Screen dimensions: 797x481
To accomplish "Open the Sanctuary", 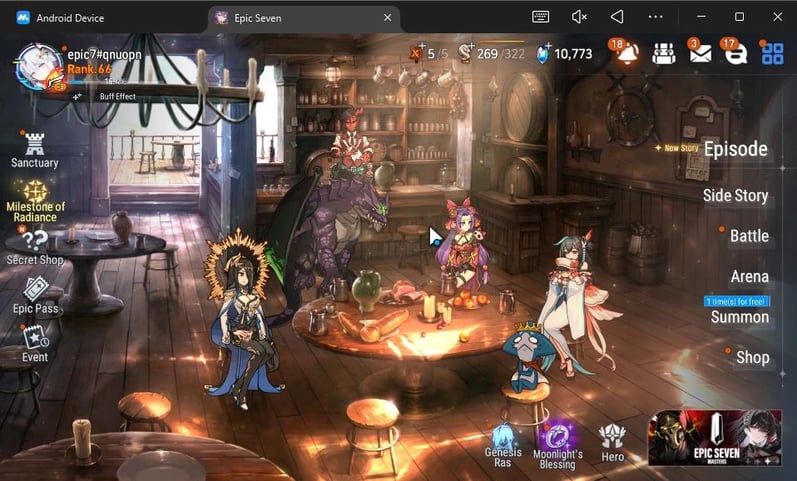I will pyautogui.click(x=35, y=148).
